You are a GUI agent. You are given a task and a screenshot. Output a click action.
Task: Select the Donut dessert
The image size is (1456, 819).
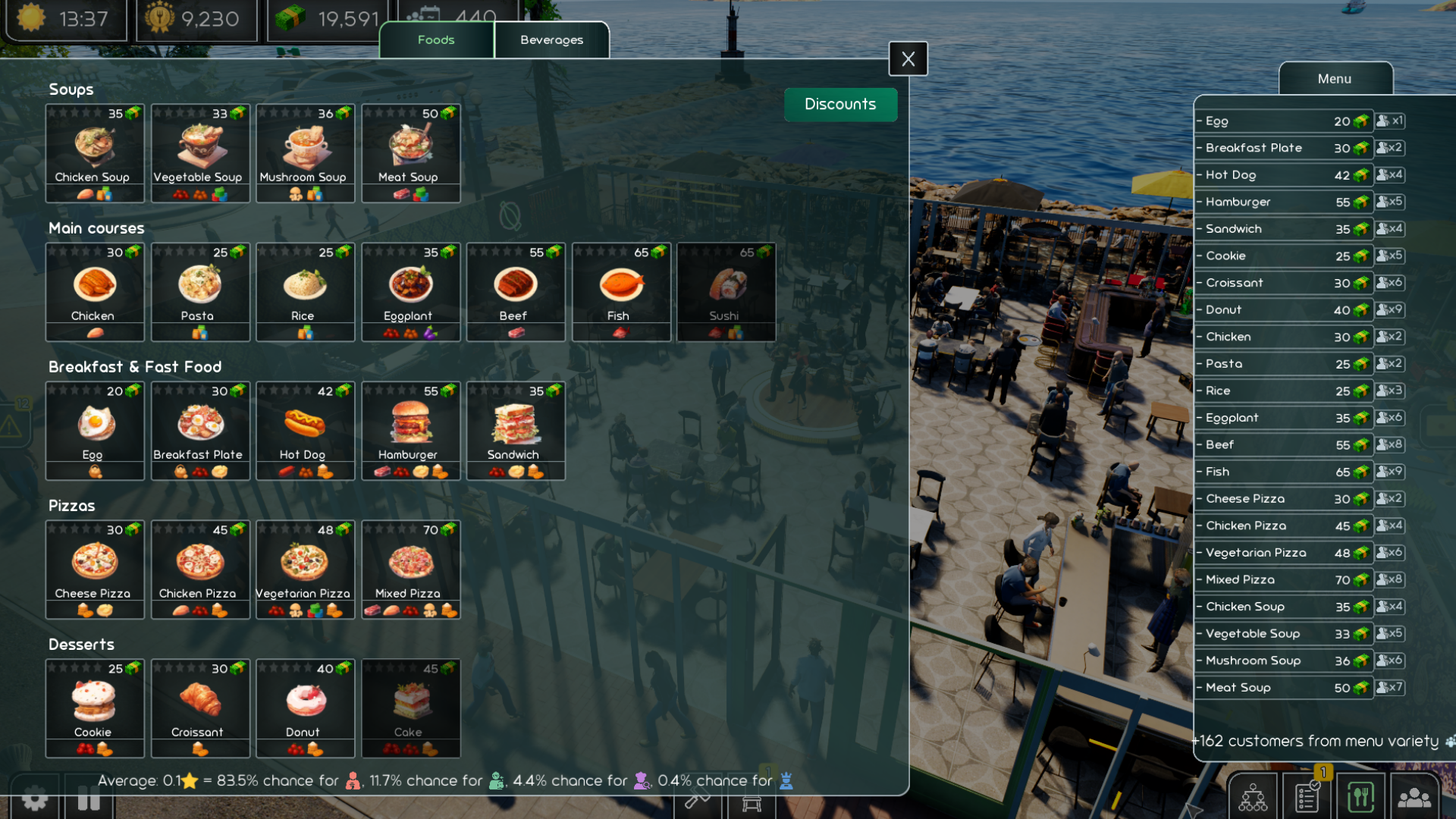pyautogui.click(x=305, y=708)
